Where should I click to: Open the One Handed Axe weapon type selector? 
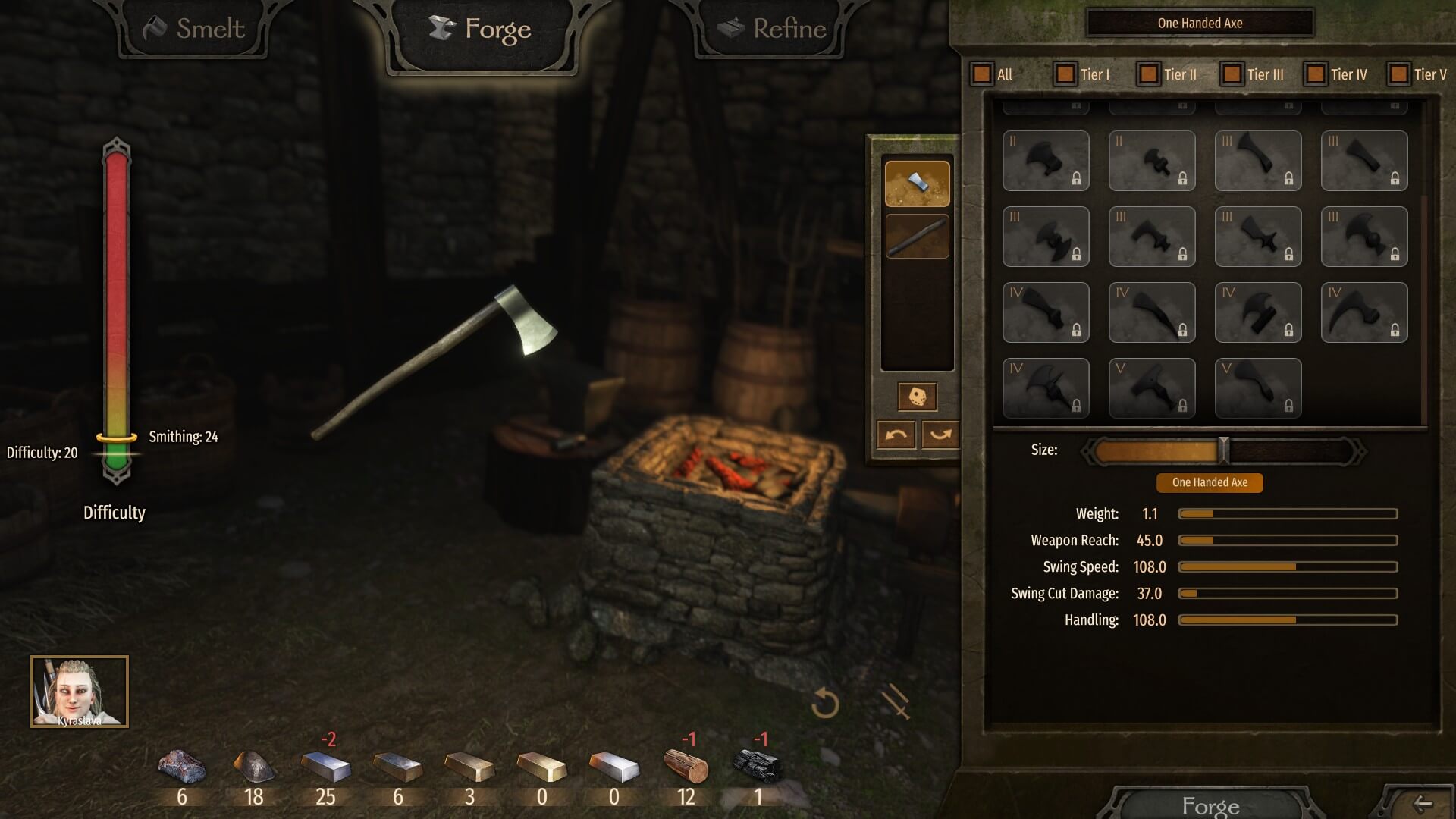point(1200,24)
